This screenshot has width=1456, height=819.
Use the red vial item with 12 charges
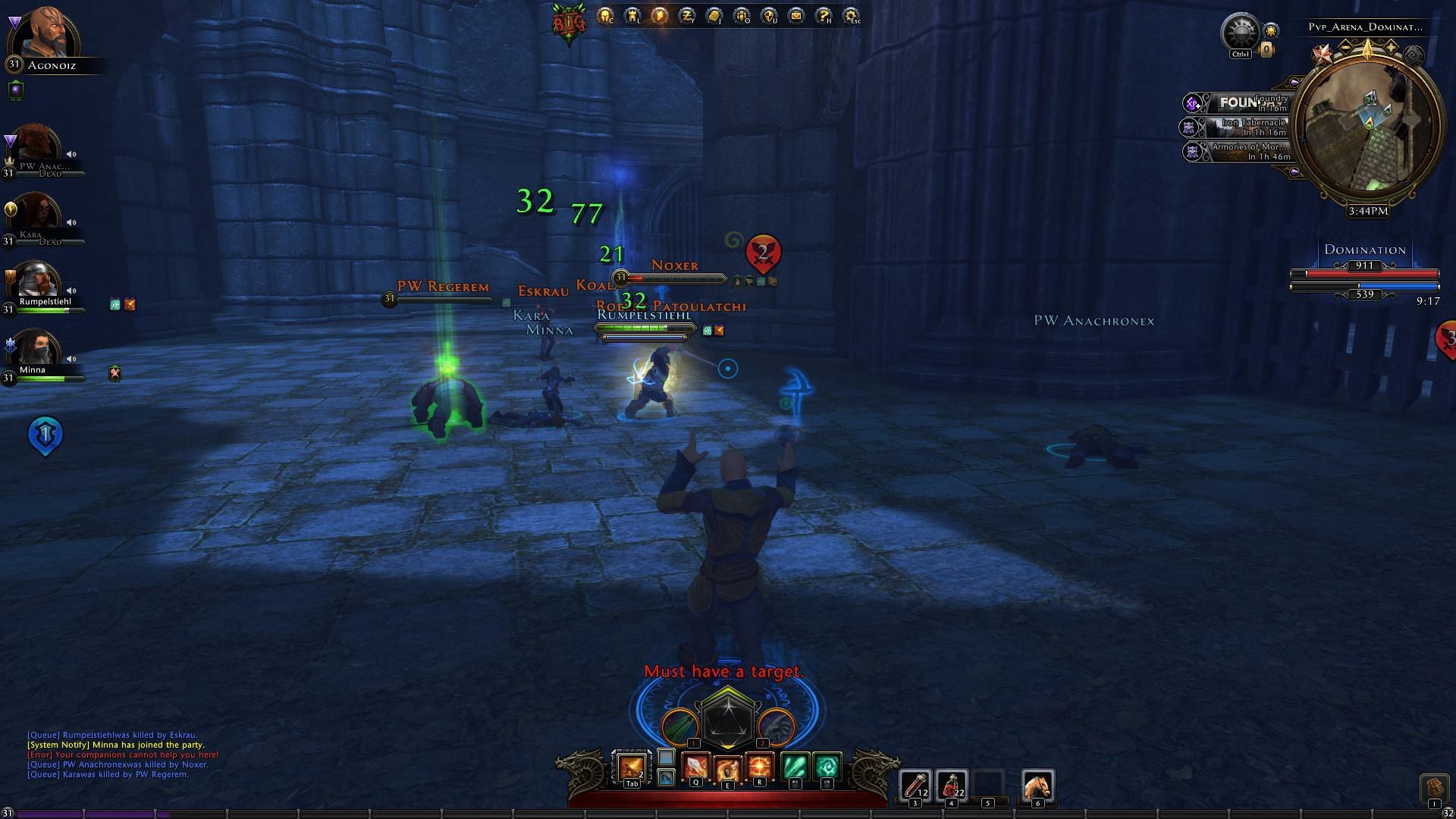coord(915,784)
